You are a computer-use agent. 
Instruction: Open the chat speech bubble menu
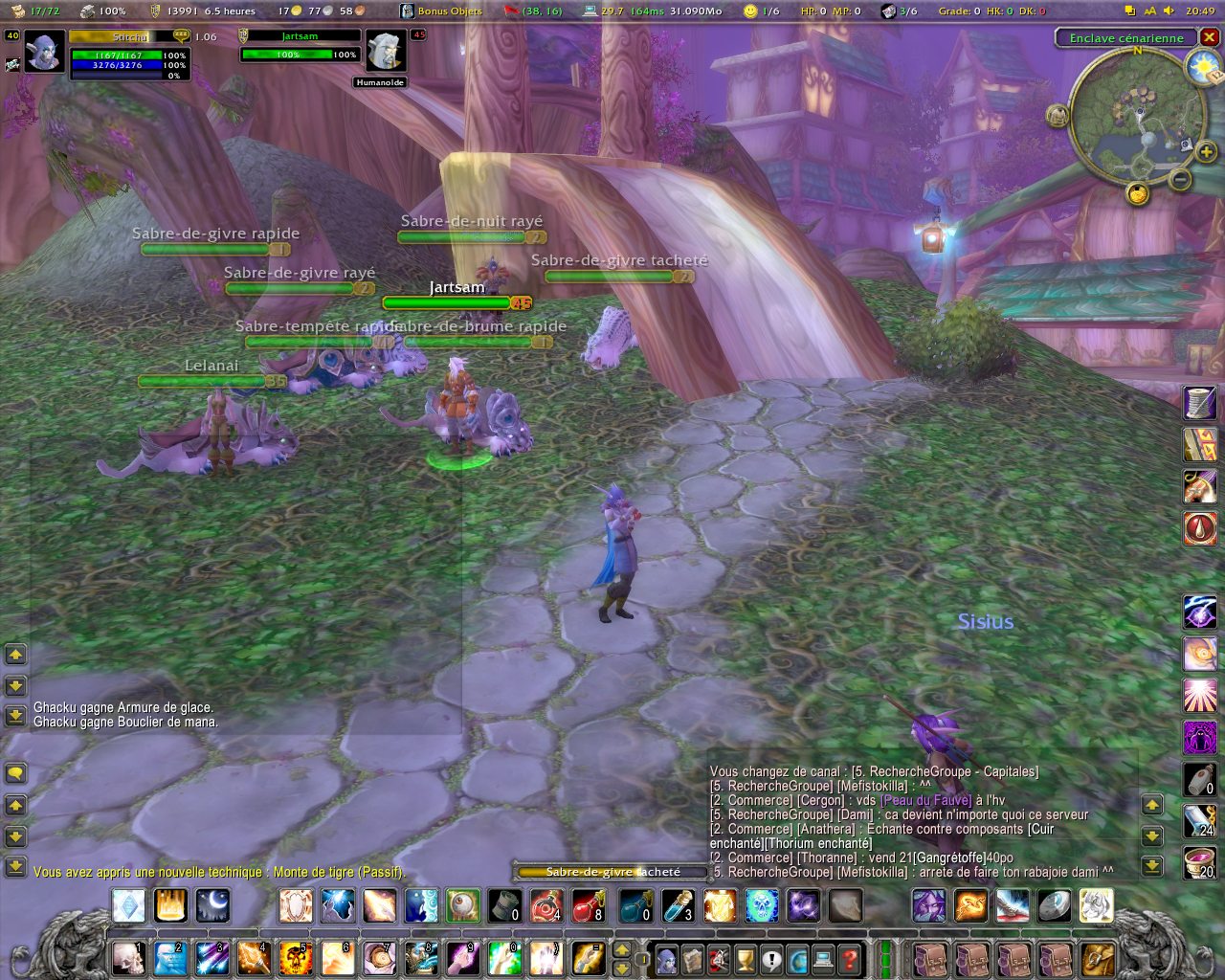click(15, 773)
